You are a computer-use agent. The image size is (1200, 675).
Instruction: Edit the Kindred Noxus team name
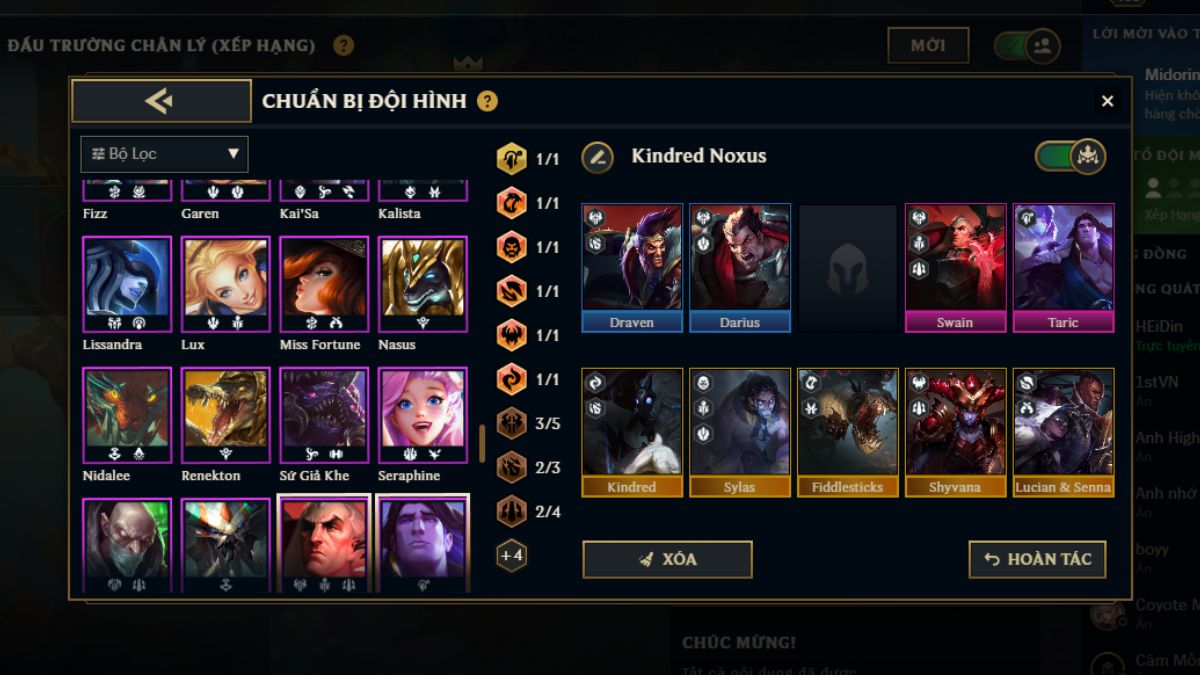pyautogui.click(x=597, y=156)
